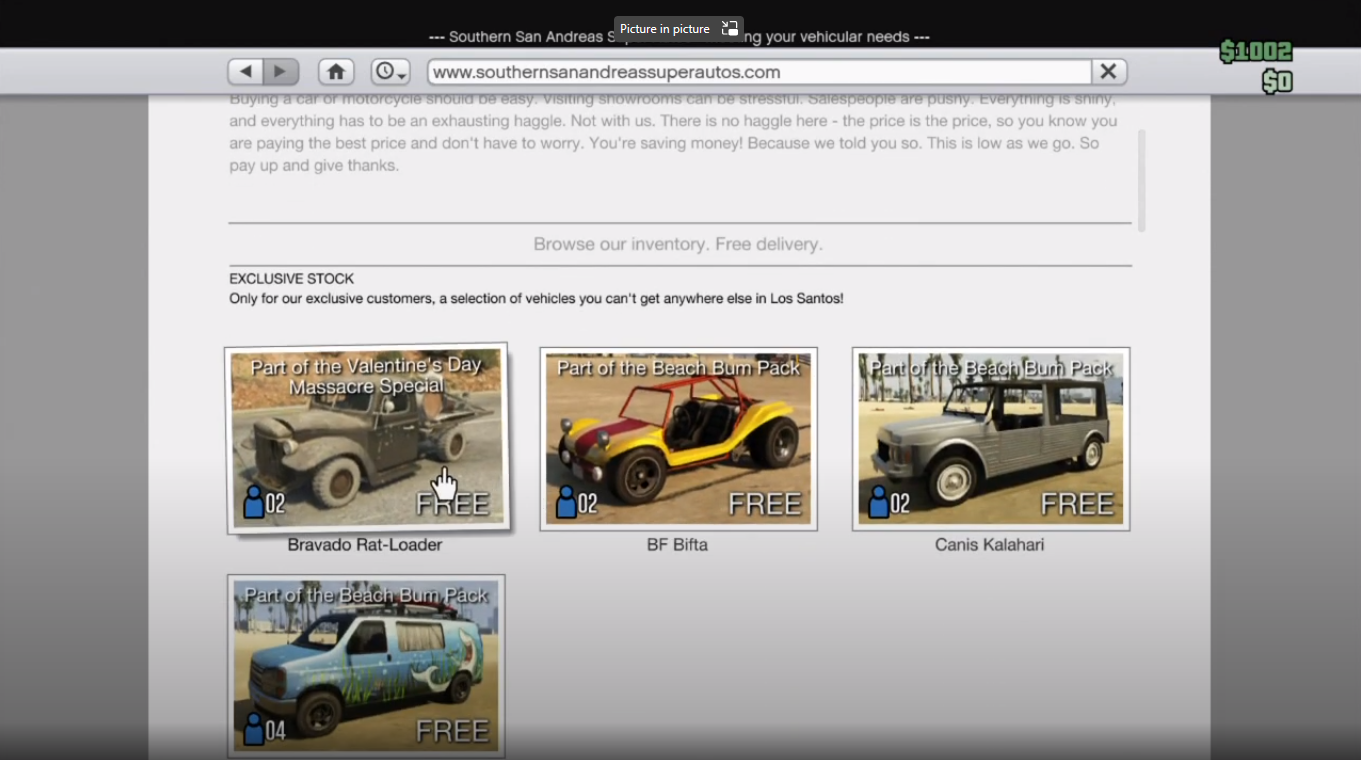Toggle the Picture in picture overlay button

click(729, 29)
